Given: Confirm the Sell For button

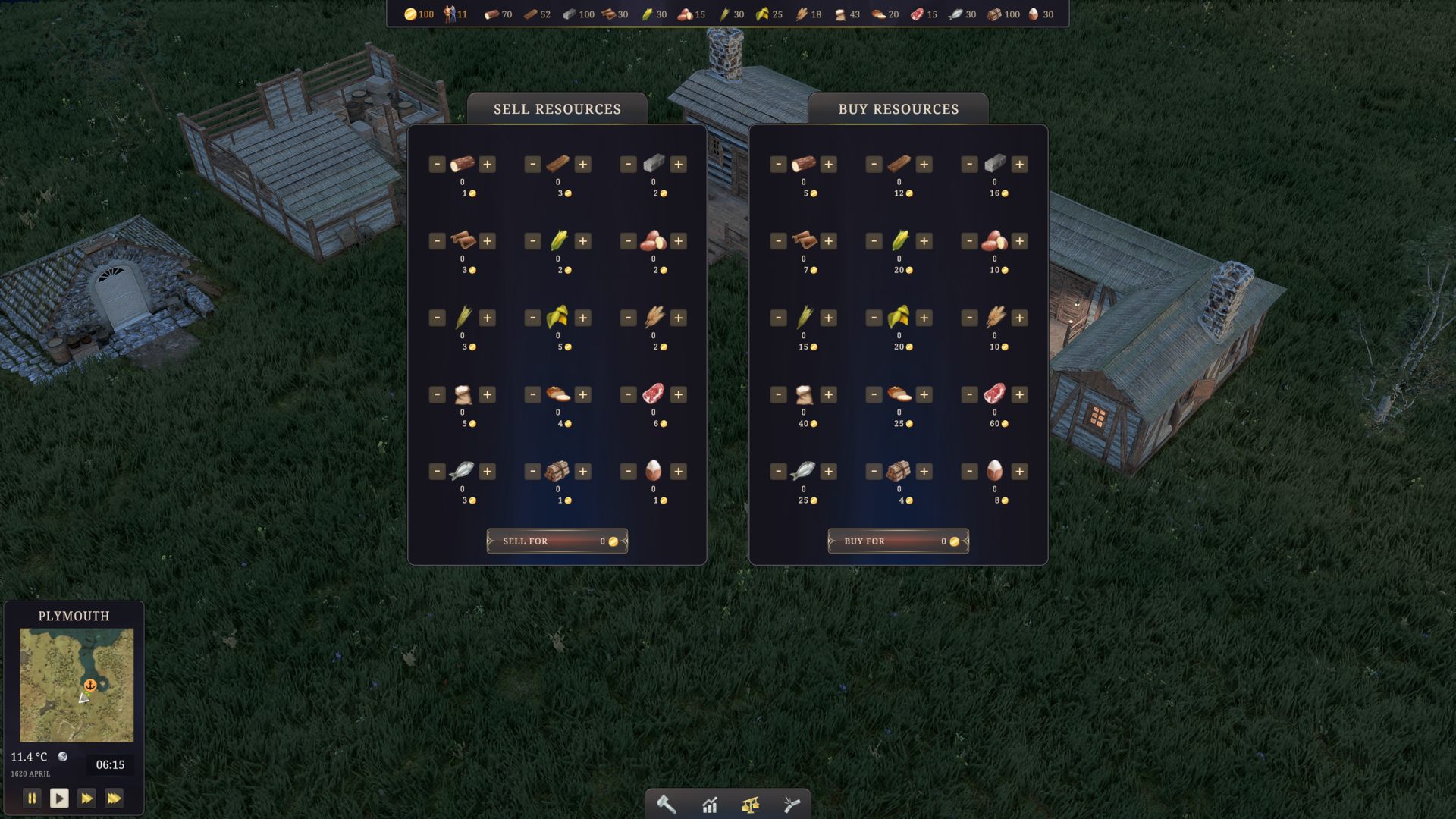Looking at the screenshot, I should [557, 541].
